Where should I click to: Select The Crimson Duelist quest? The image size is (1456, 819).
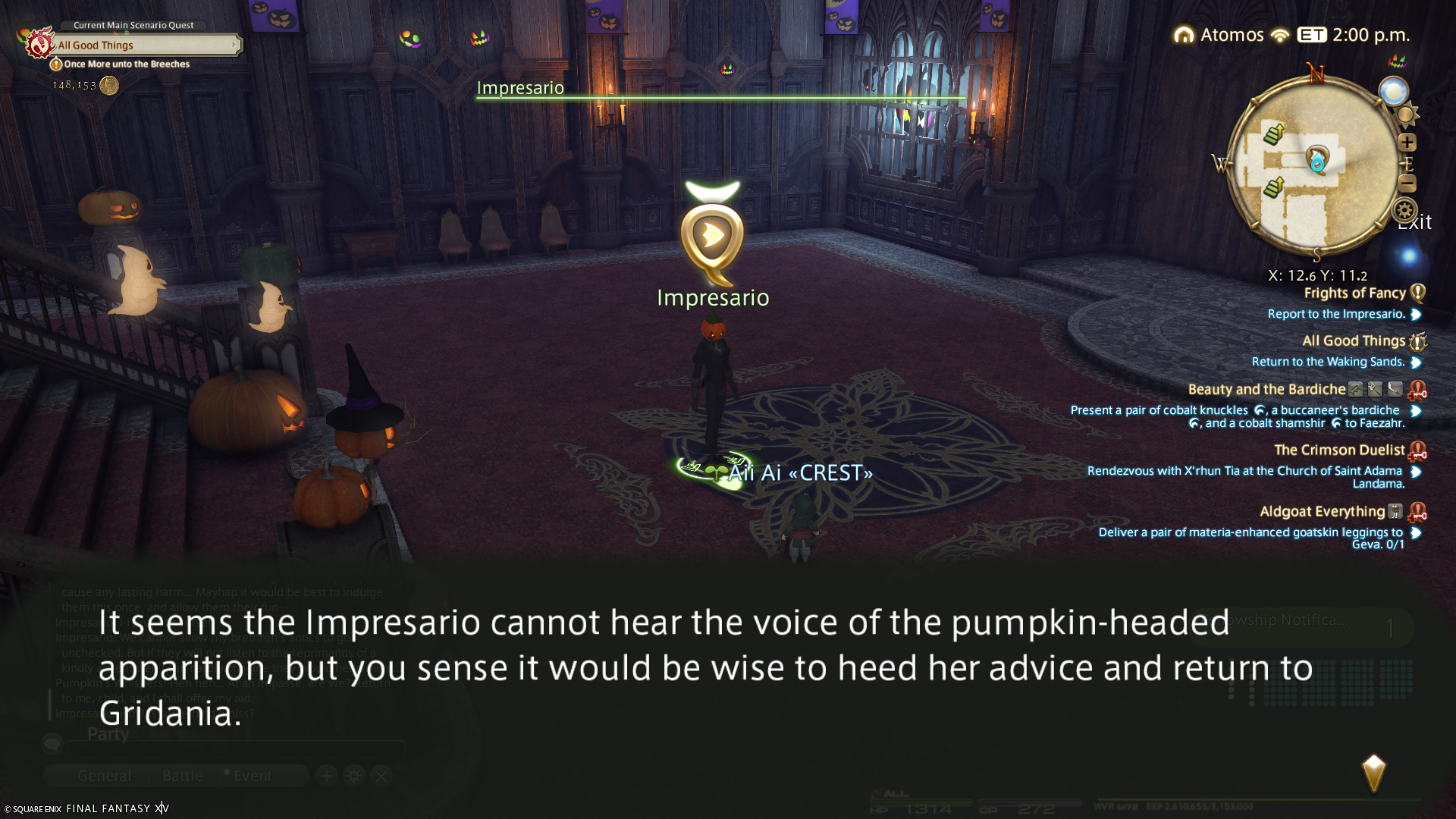pyautogui.click(x=1339, y=450)
